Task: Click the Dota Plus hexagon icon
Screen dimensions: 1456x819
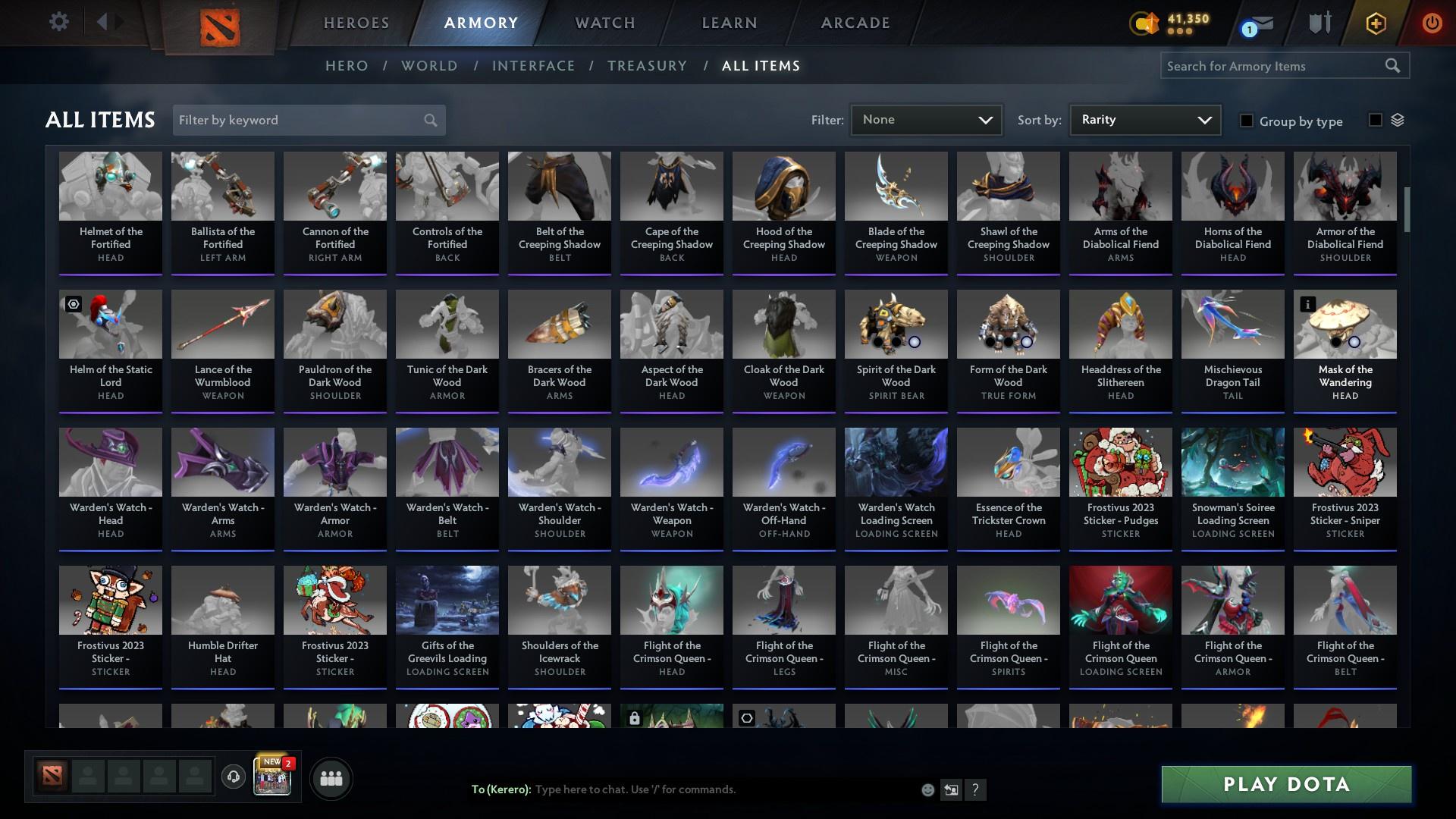Action: 1376,23
